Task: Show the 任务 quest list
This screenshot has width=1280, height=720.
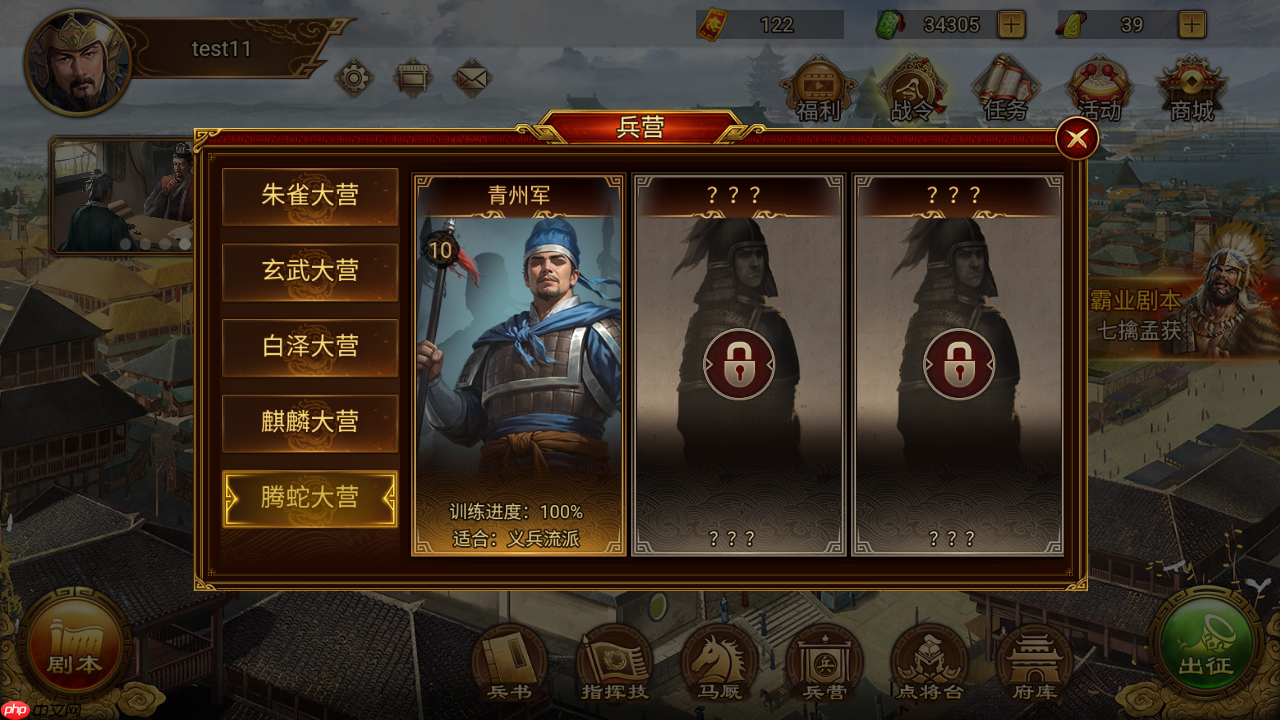Action: pos(1005,88)
